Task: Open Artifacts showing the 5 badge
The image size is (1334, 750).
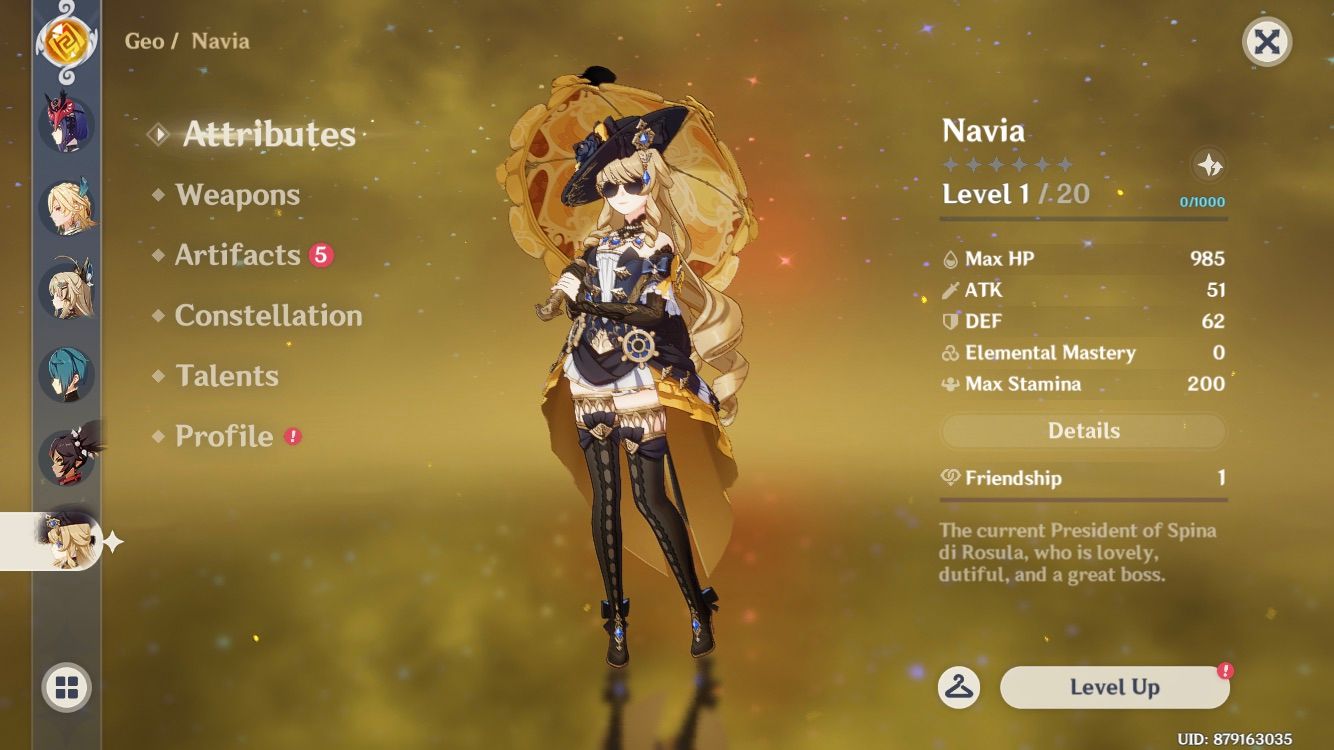Action: (x=236, y=255)
